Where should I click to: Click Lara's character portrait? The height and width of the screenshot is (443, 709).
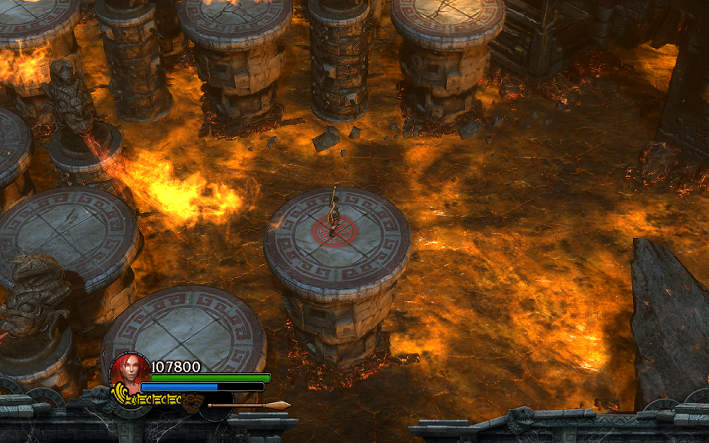(128, 371)
